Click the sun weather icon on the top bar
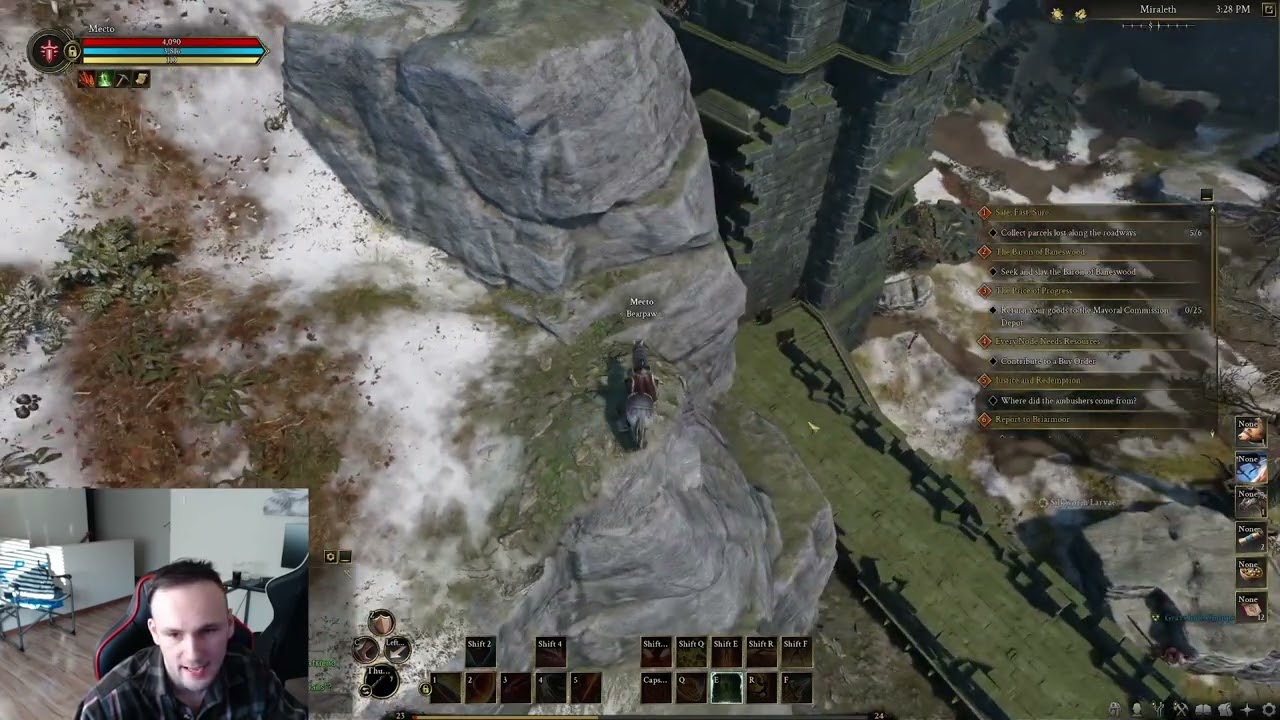The width and height of the screenshot is (1280, 720). [1058, 14]
